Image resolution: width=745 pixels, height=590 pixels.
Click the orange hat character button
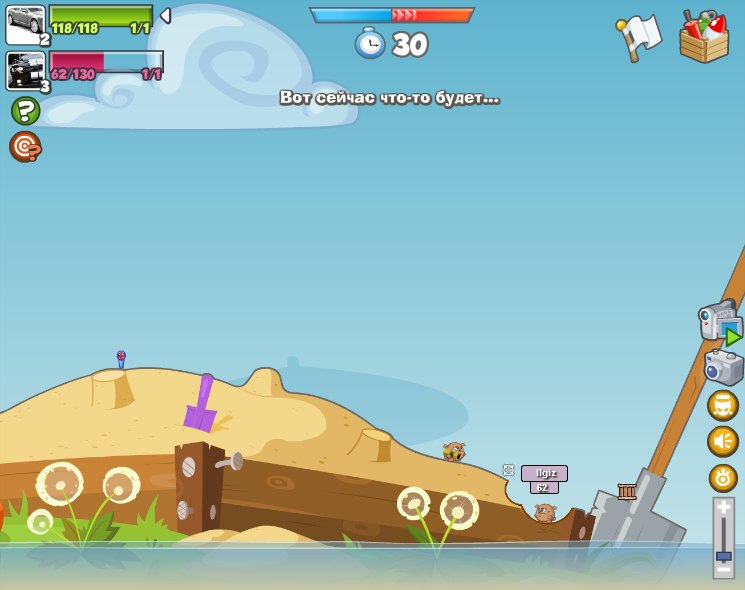pyautogui.click(x=723, y=405)
